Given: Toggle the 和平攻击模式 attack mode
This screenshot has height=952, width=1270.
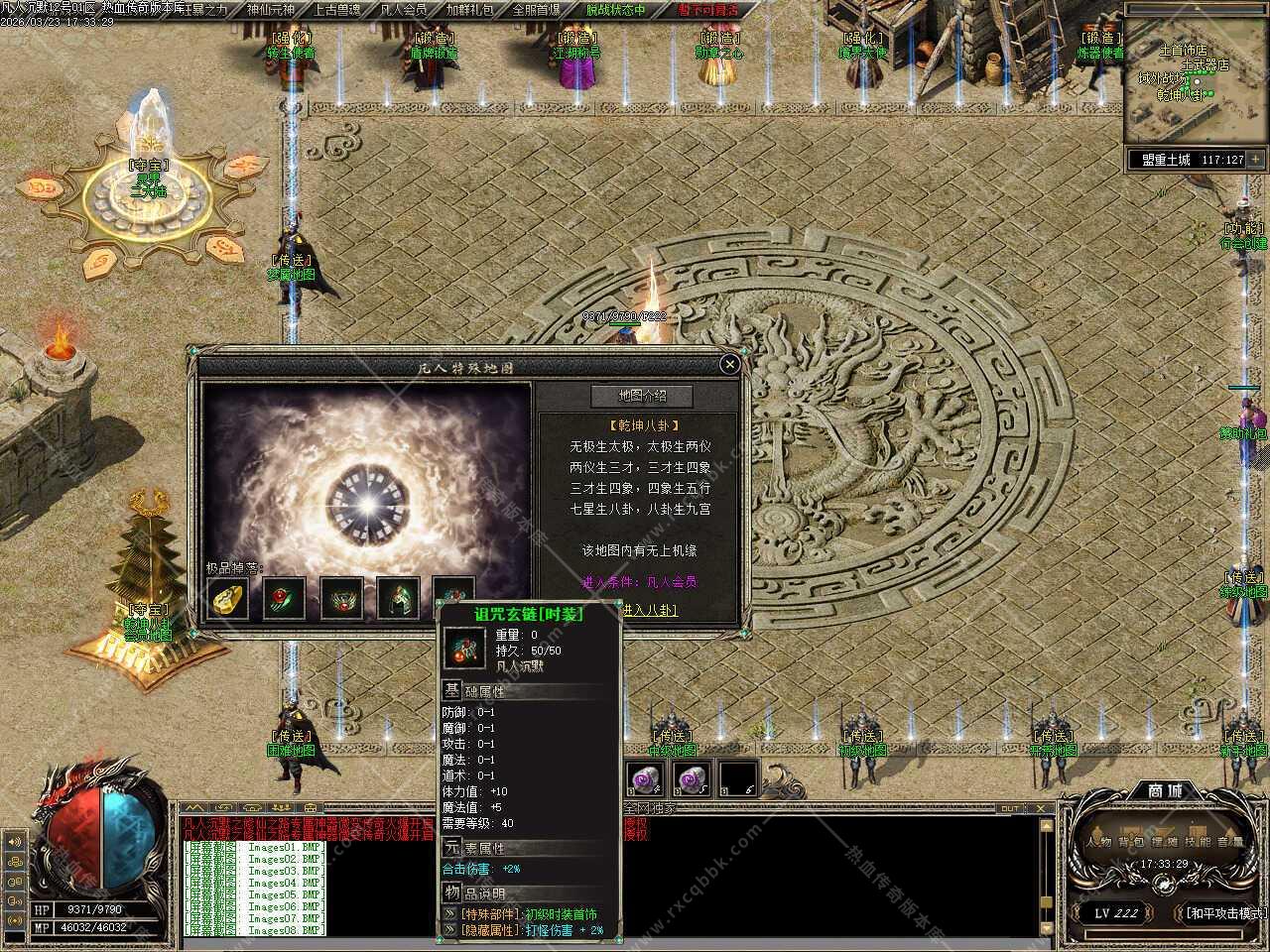Looking at the screenshot, I should pos(1224,912).
